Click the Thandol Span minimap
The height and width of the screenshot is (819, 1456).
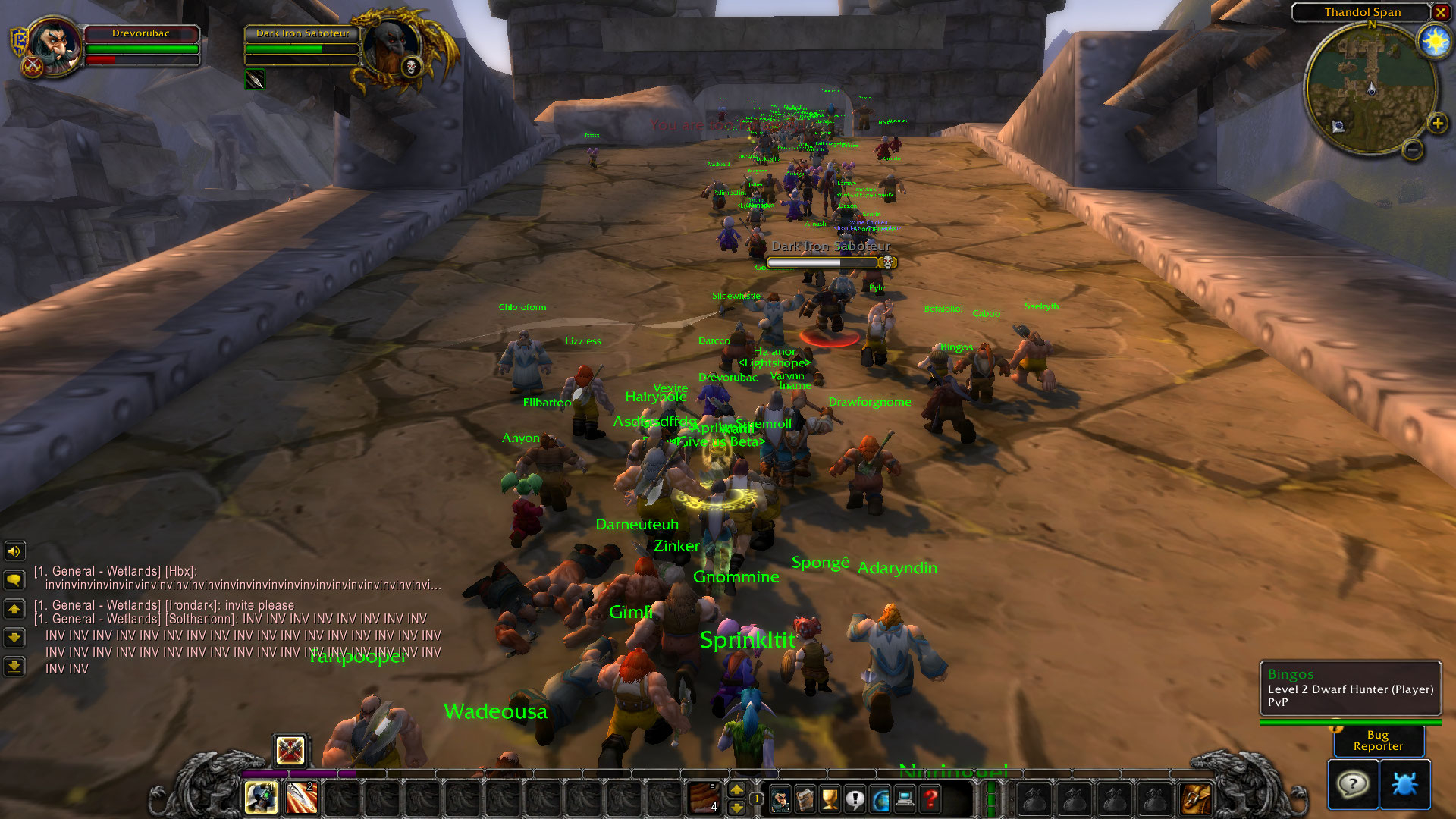(1370, 89)
